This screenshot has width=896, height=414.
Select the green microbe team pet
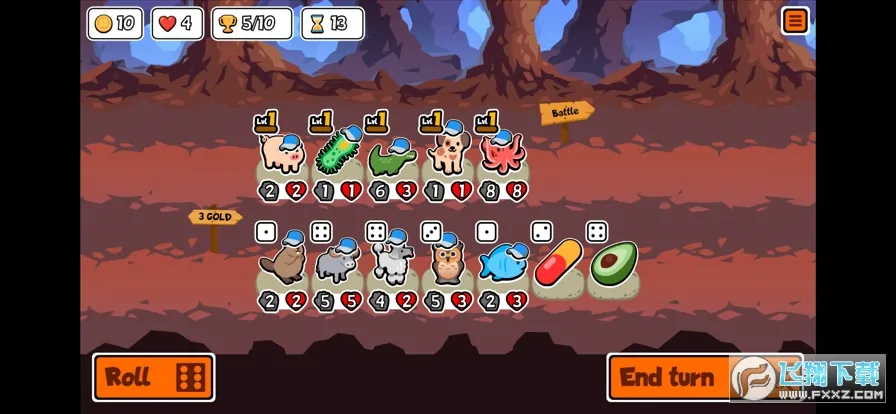click(x=336, y=154)
